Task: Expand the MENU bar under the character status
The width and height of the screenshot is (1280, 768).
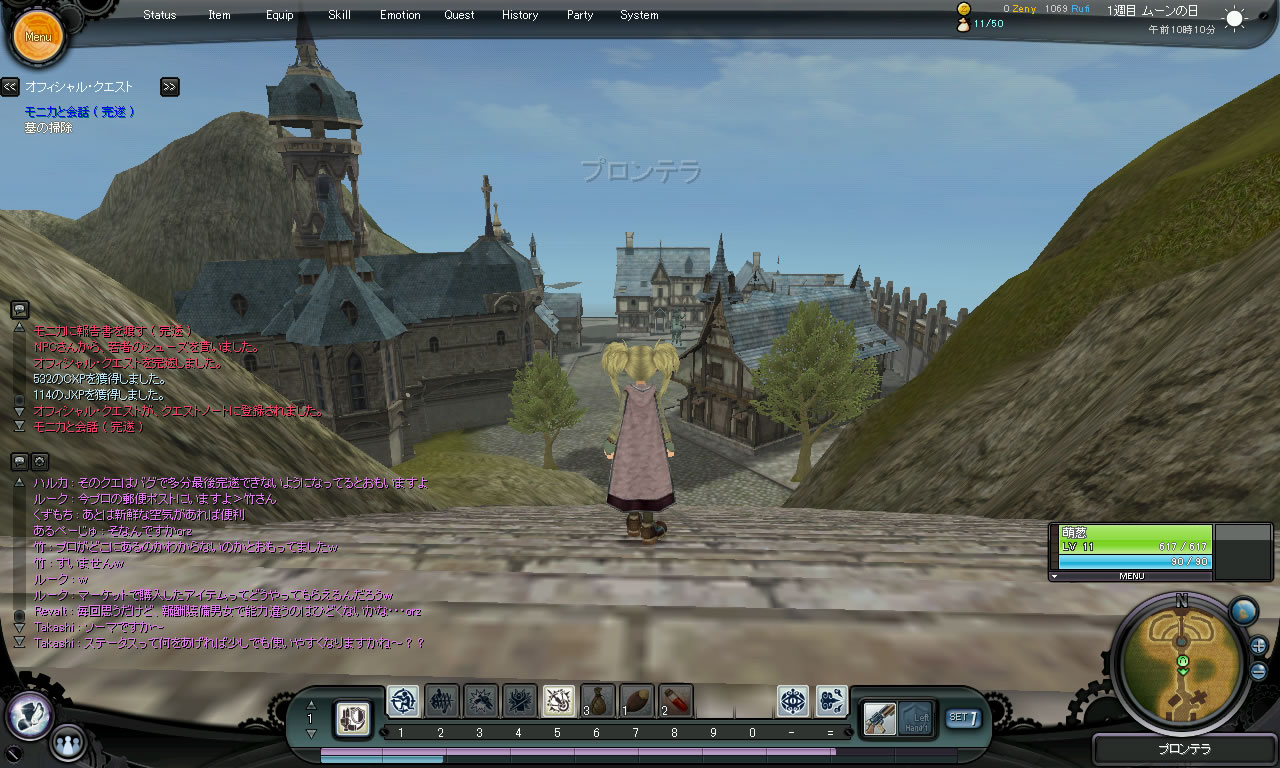Action: coord(1131,576)
